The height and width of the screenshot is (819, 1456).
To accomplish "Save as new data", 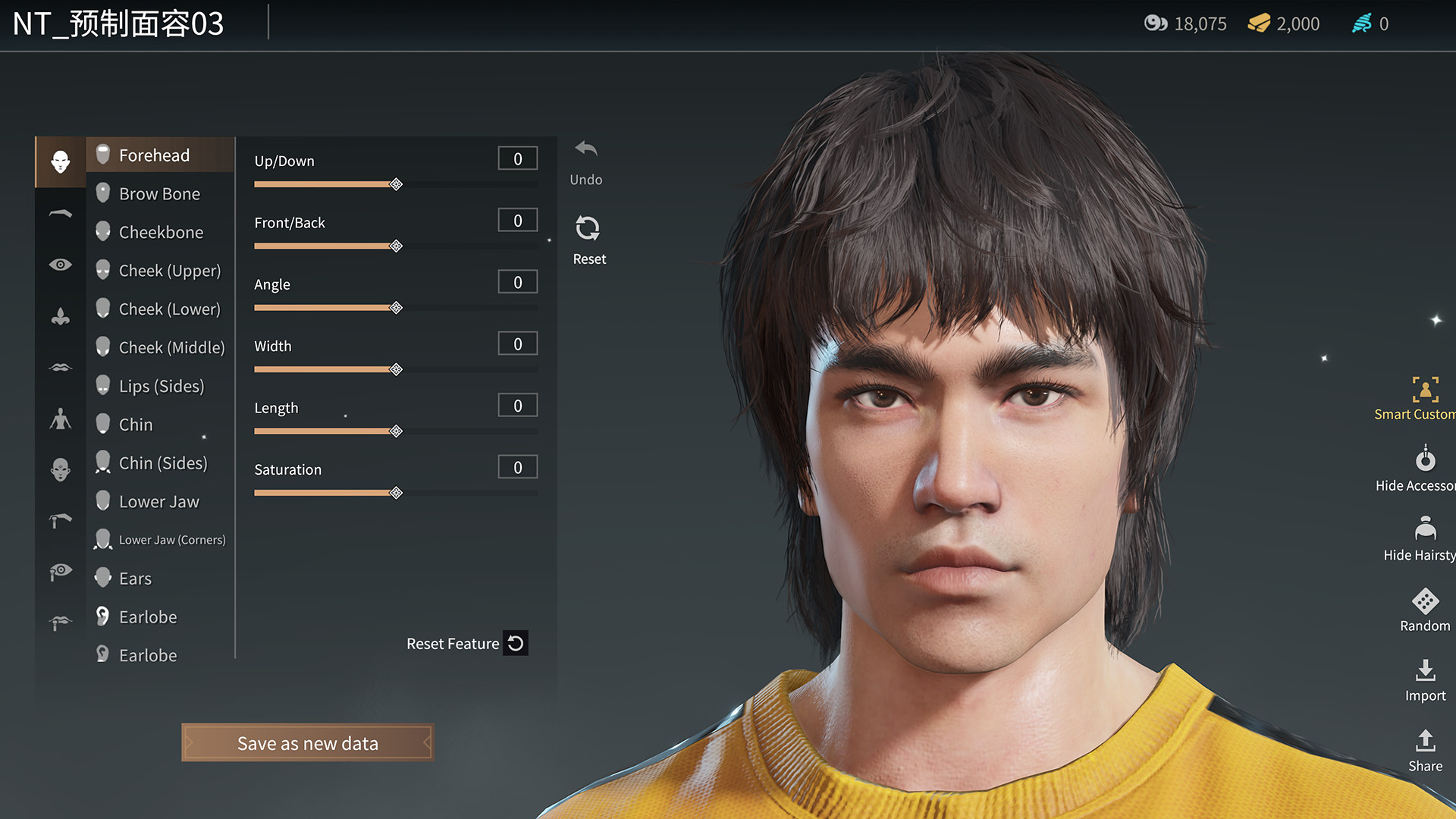I will click(307, 743).
